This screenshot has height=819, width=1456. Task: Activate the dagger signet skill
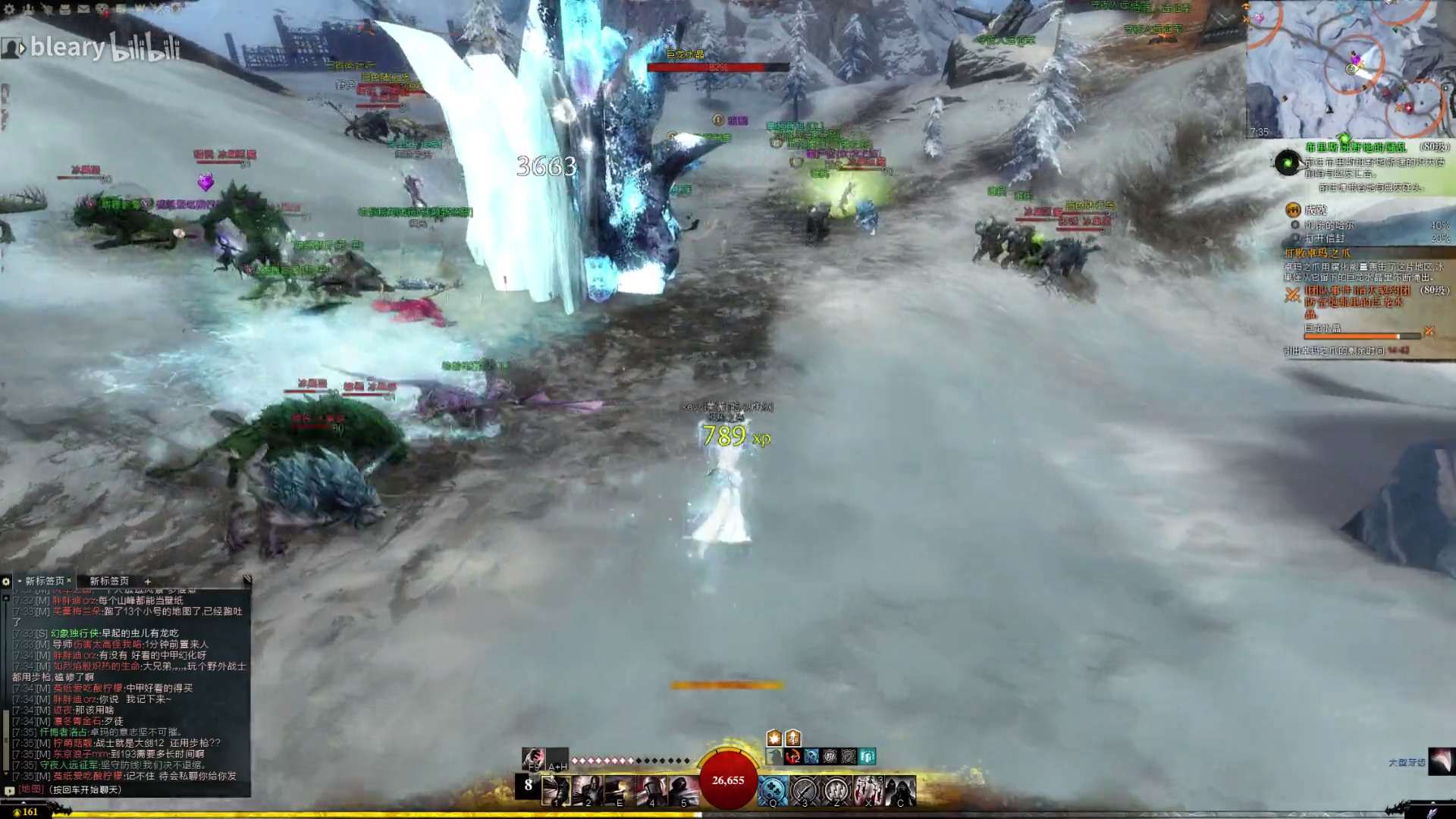pyautogui.click(x=805, y=791)
